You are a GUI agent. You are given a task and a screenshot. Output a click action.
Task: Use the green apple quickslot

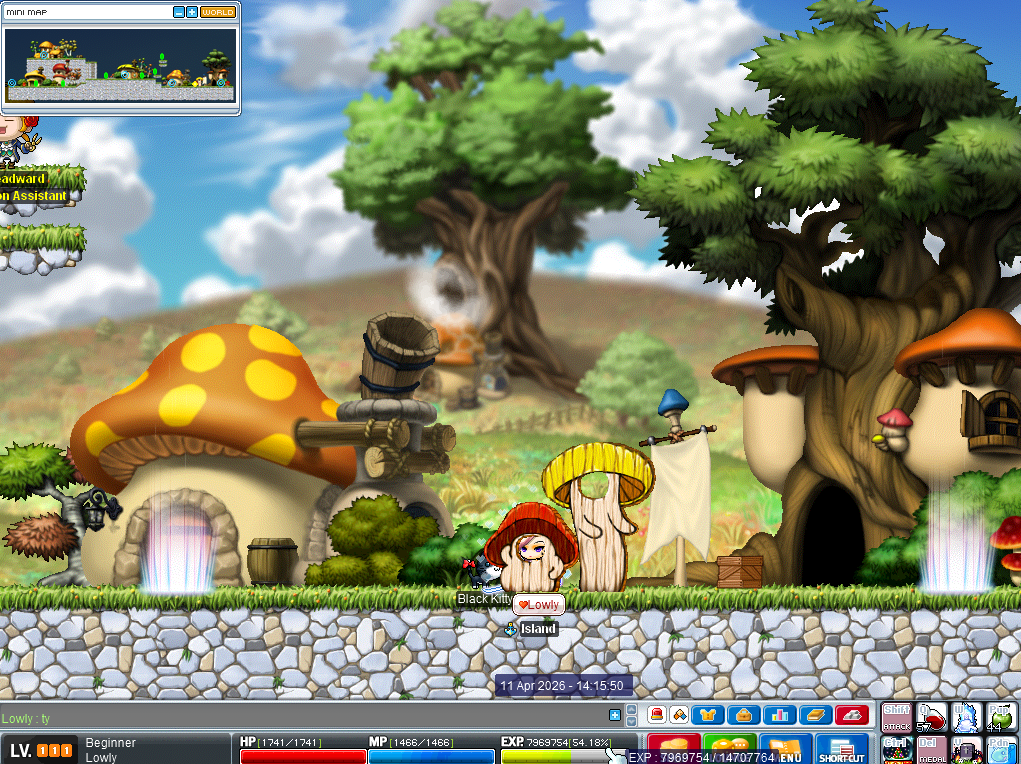(1001, 717)
